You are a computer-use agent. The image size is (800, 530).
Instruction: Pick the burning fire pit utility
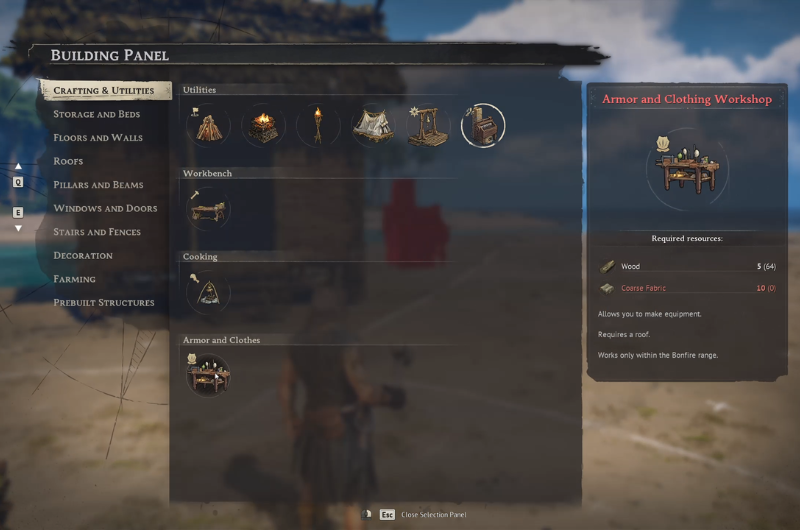tap(262, 125)
